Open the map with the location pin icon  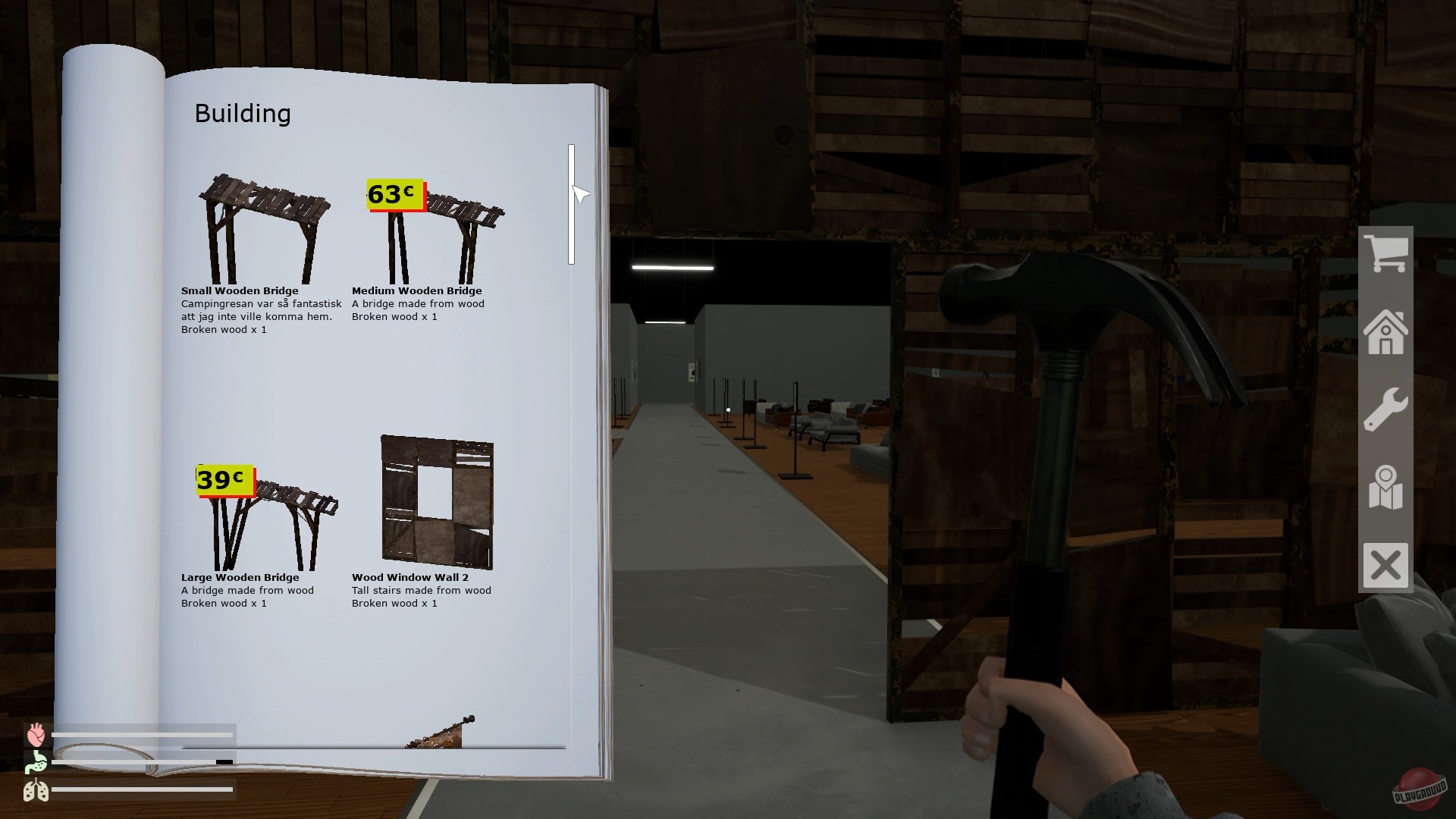click(1386, 487)
